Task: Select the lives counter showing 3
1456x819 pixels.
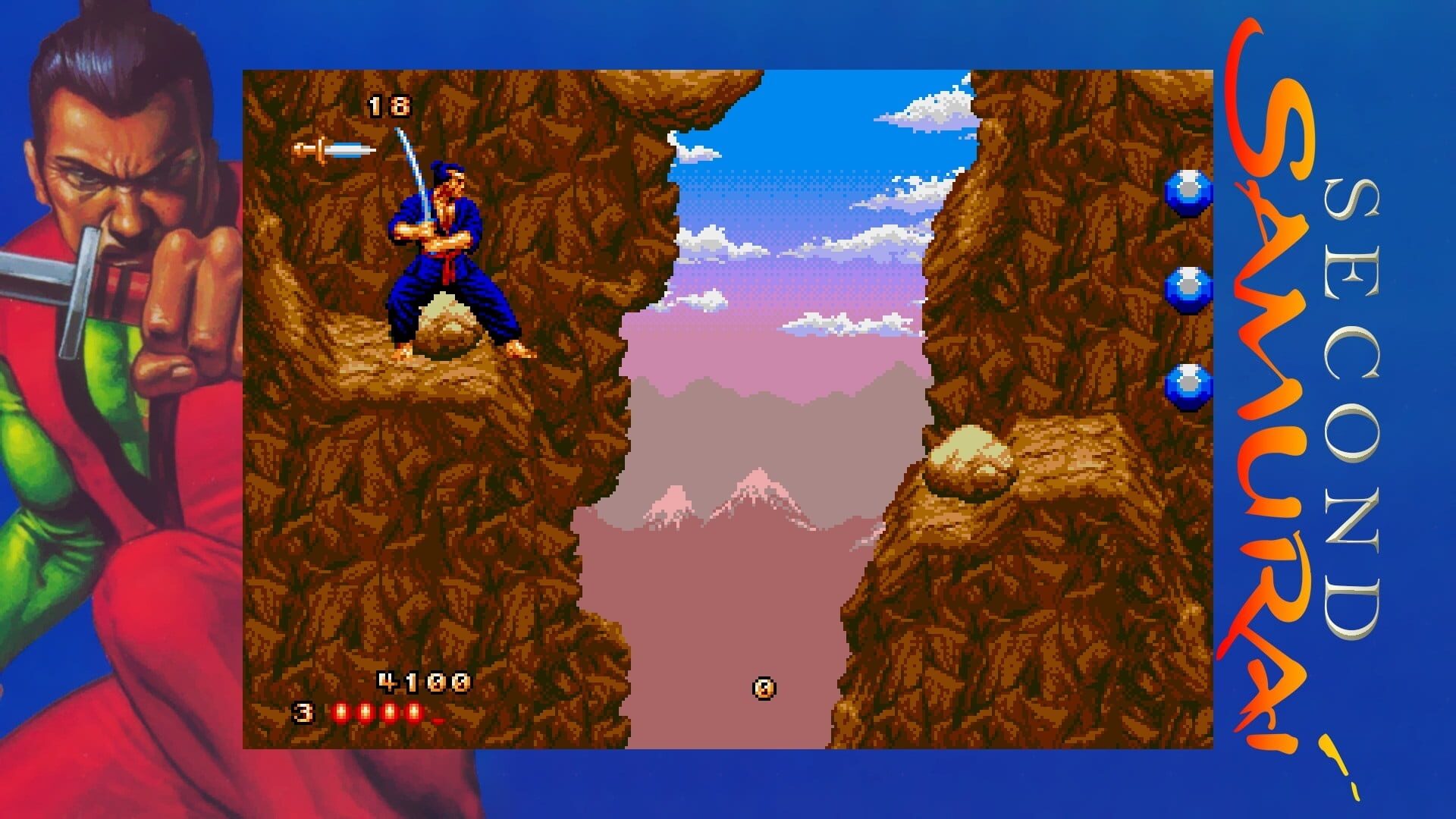Action: coord(302,713)
